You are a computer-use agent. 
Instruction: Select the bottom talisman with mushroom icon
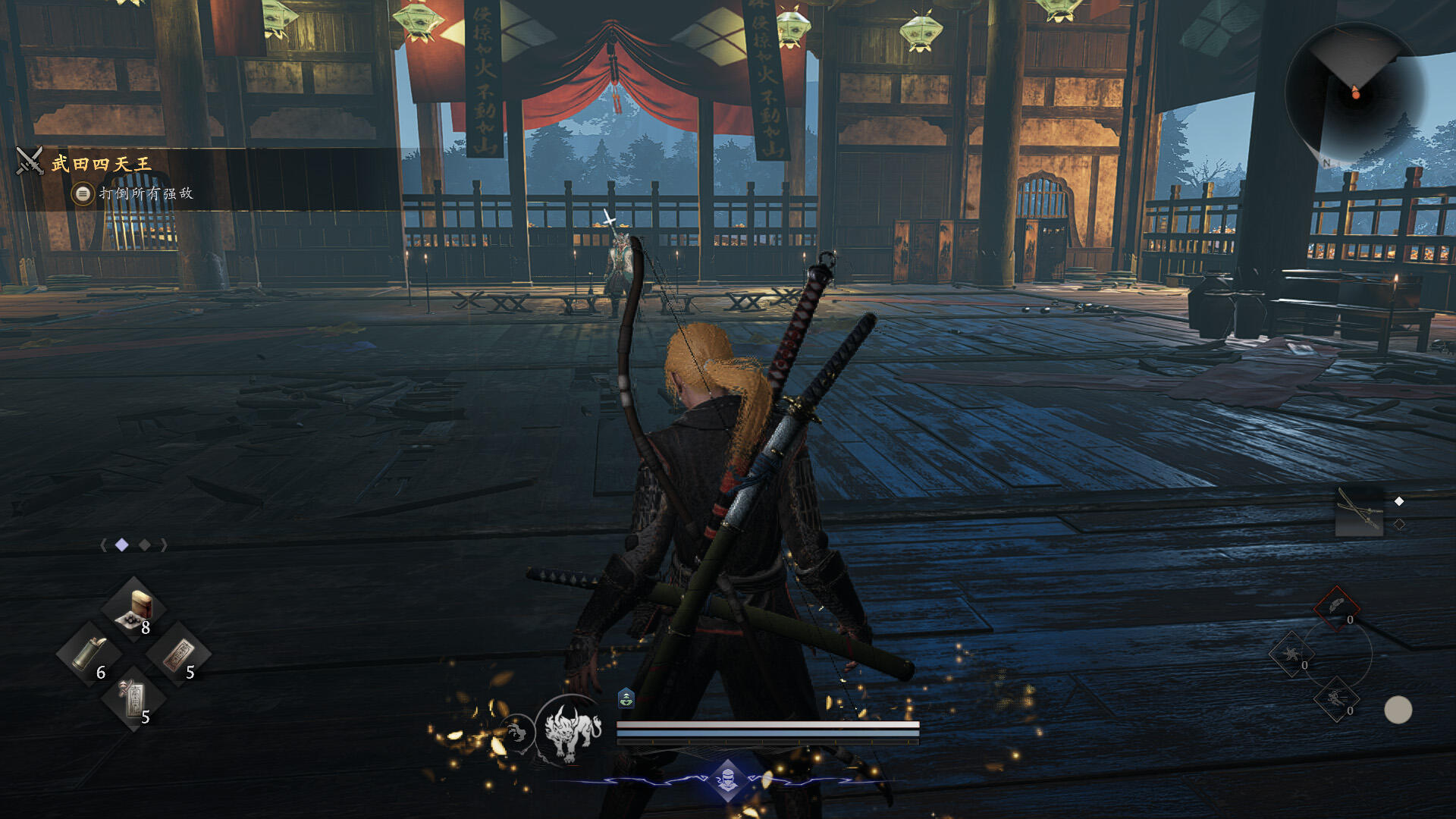click(134, 699)
